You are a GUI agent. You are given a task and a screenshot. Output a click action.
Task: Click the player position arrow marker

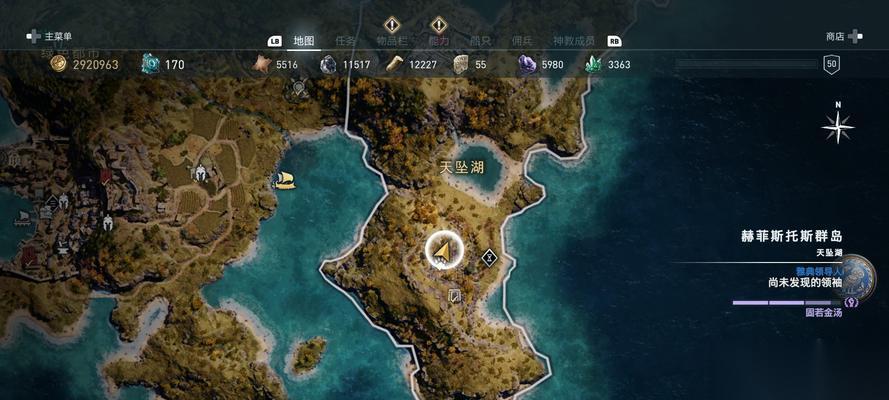[443, 251]
